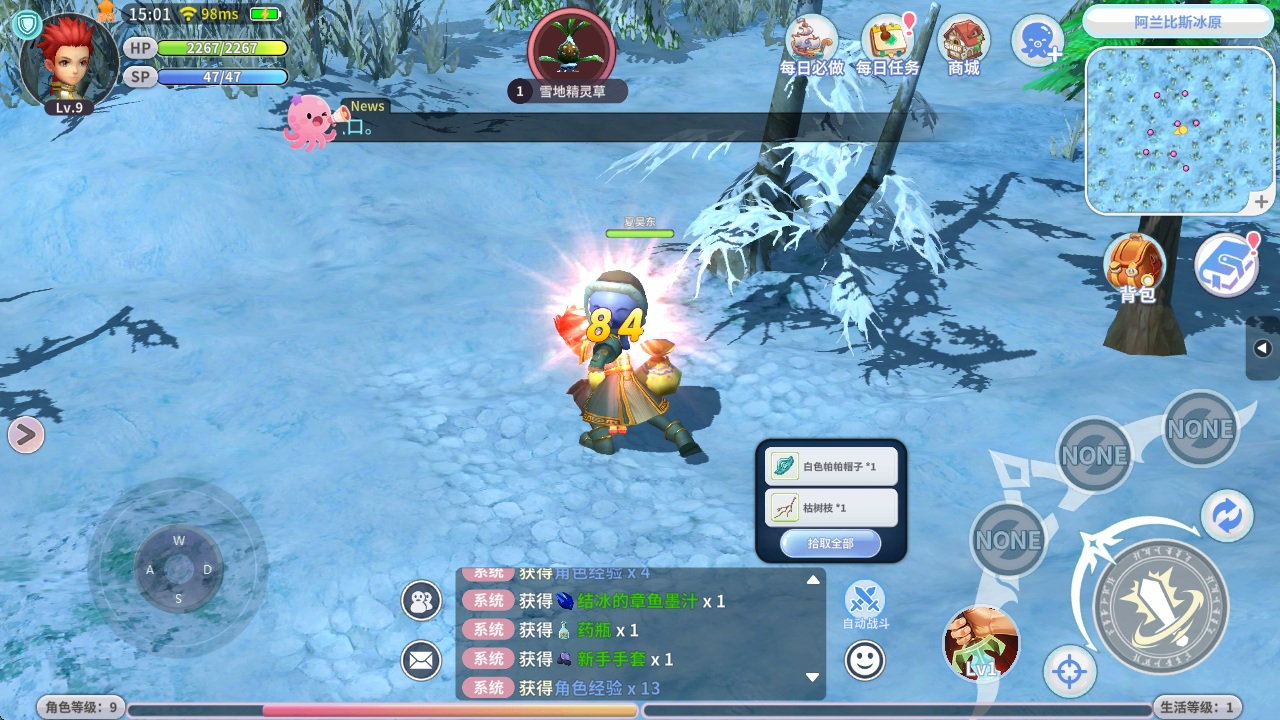Pick up all loot with 拾取全部
1280x720 pixels.
click(830, 543)
